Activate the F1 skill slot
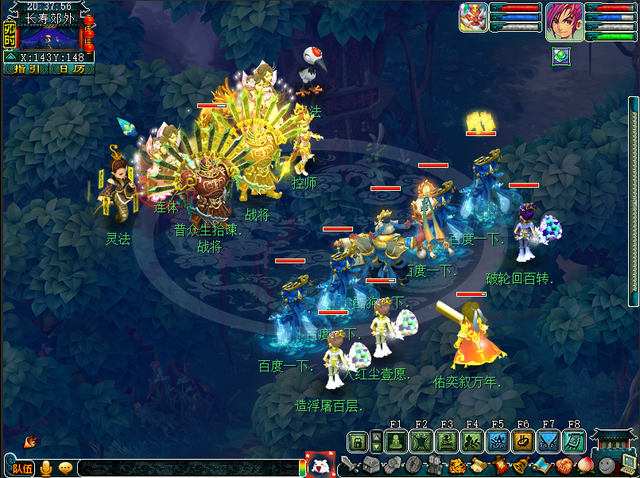This screenshot has height=478, width=640. click(395, 441)
